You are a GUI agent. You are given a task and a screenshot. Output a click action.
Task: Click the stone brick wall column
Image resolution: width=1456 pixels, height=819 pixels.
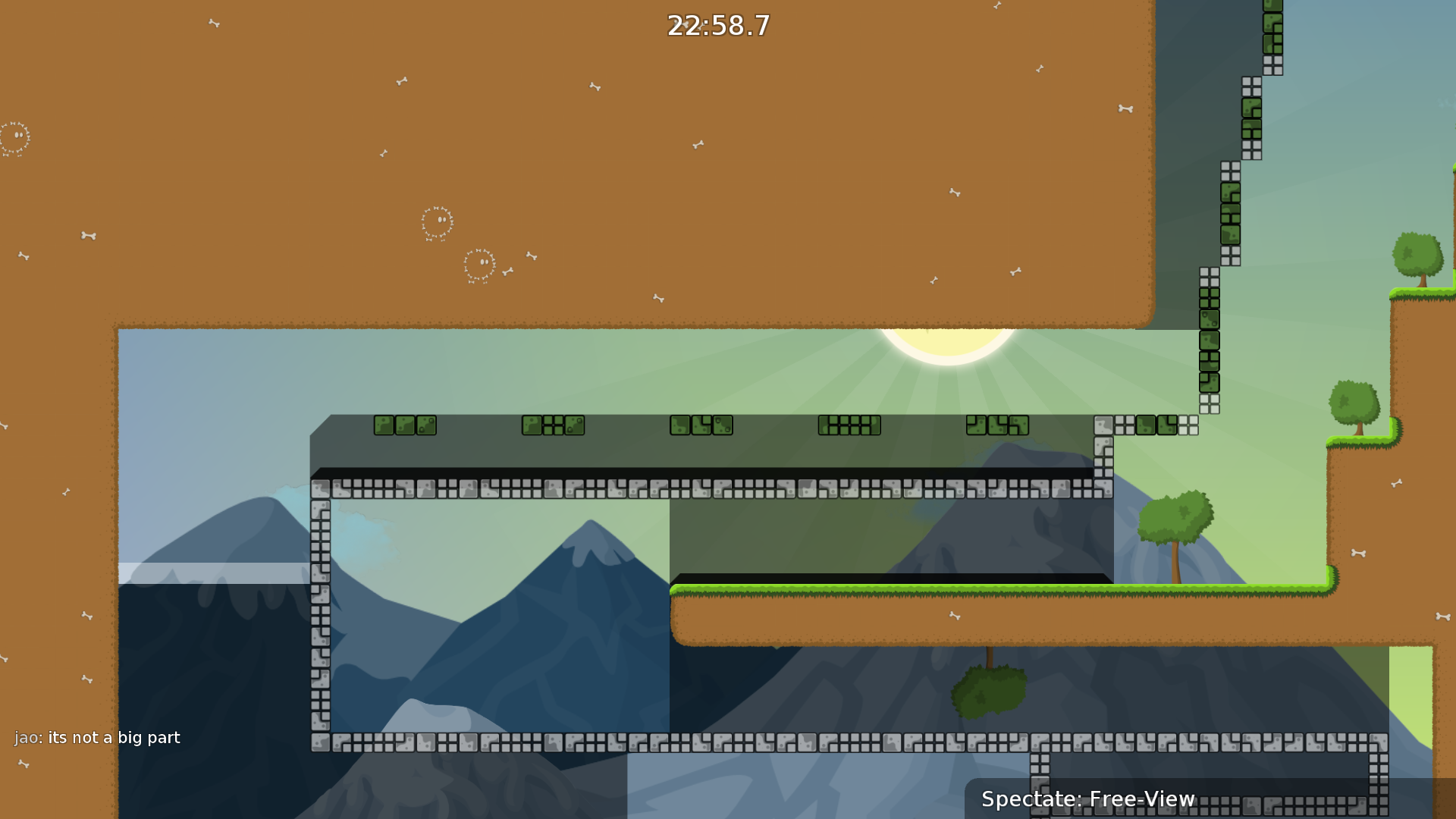coord(318,607)
